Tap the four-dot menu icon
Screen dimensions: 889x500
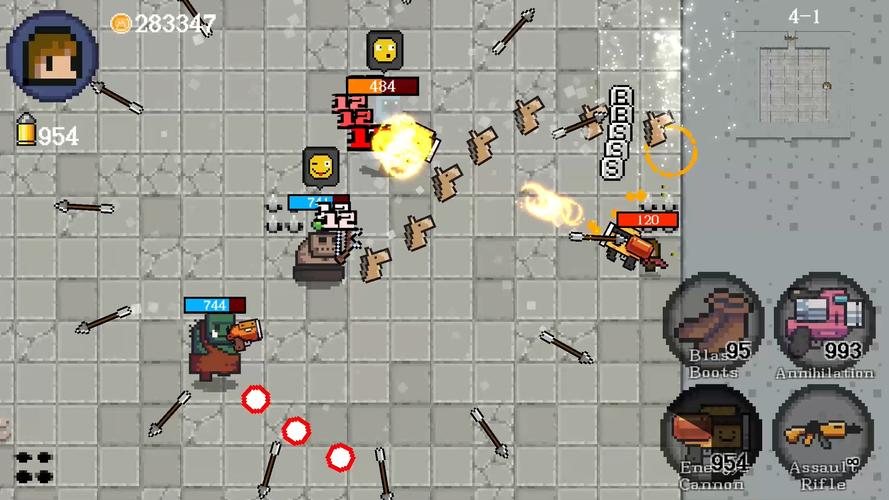click(x=34, y=467)
